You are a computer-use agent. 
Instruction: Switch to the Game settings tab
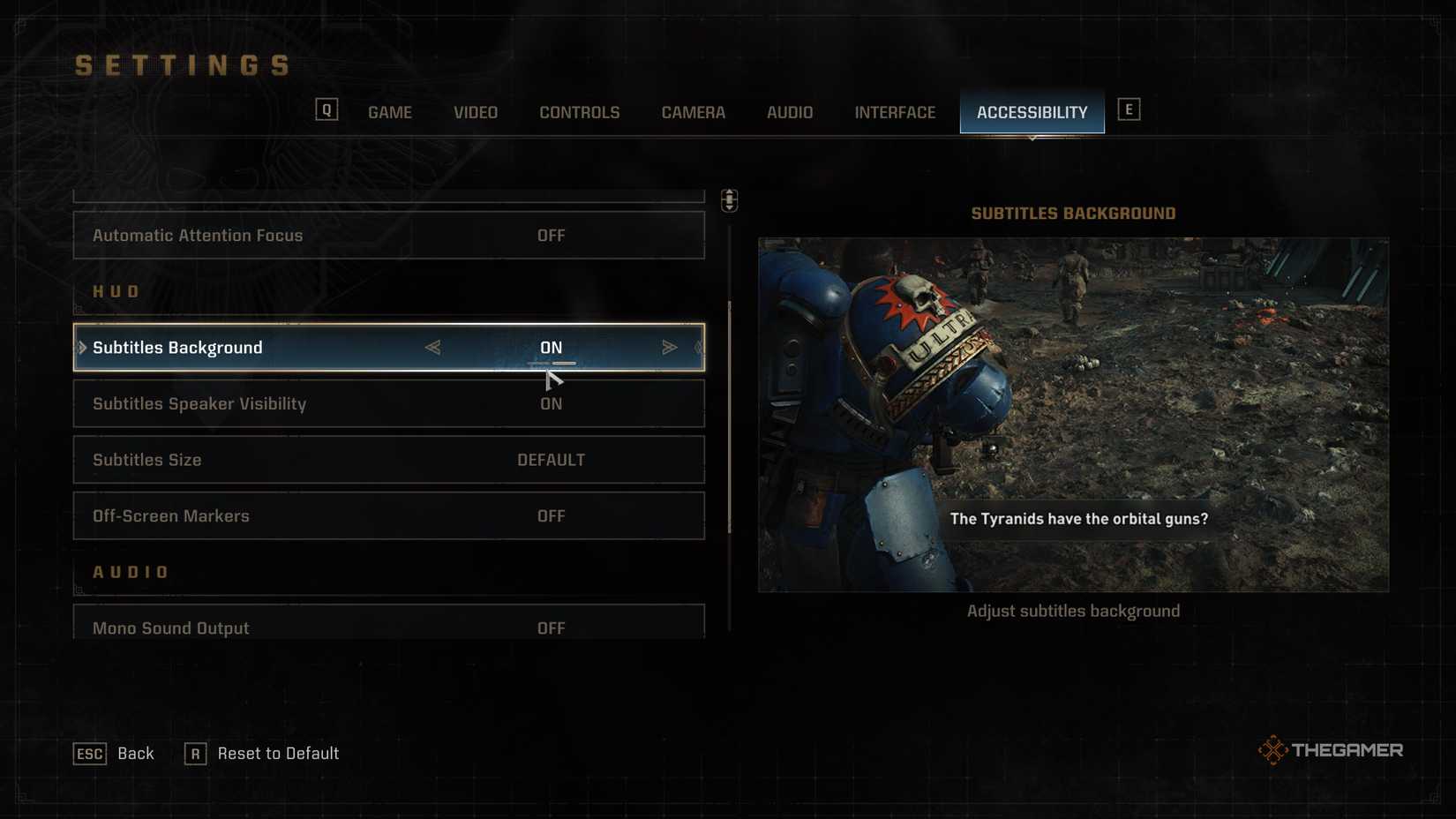point(389,112)
